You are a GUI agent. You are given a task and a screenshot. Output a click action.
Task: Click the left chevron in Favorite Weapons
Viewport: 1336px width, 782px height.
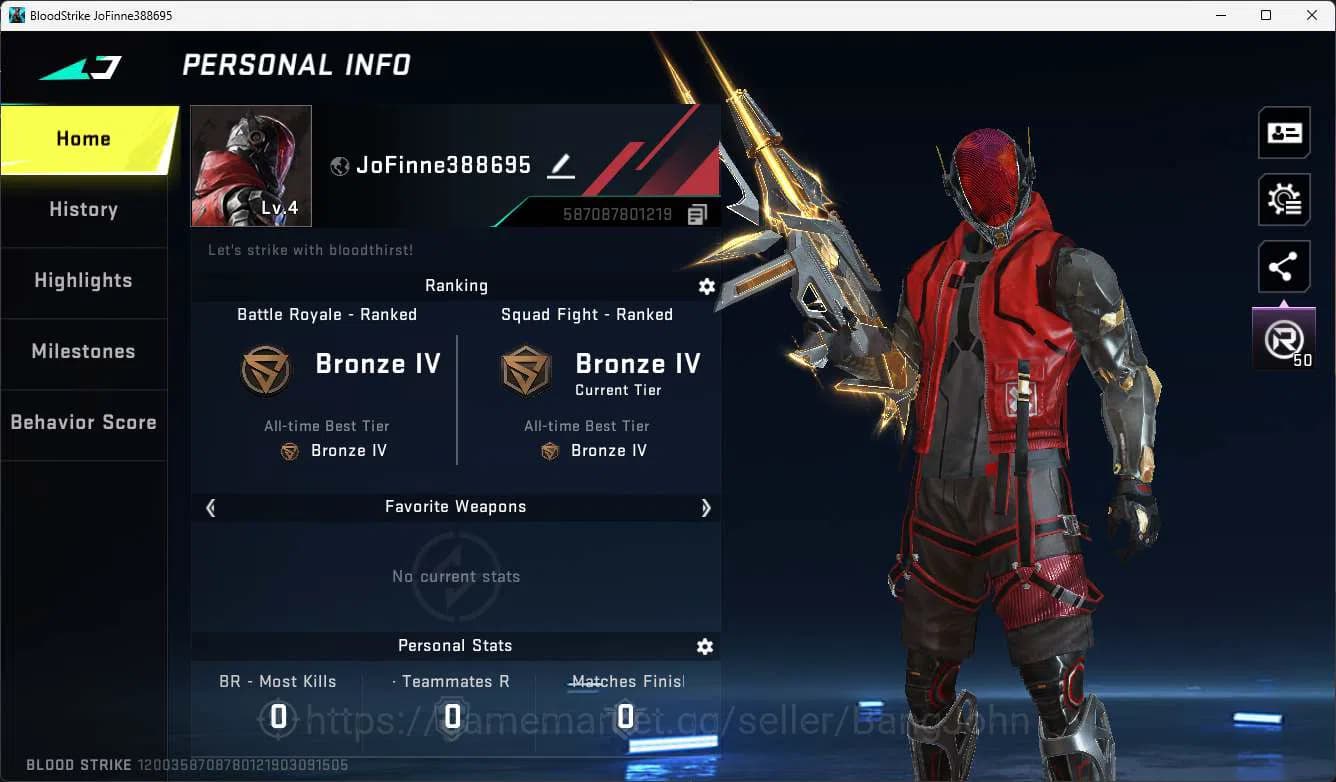pos(210,507)
